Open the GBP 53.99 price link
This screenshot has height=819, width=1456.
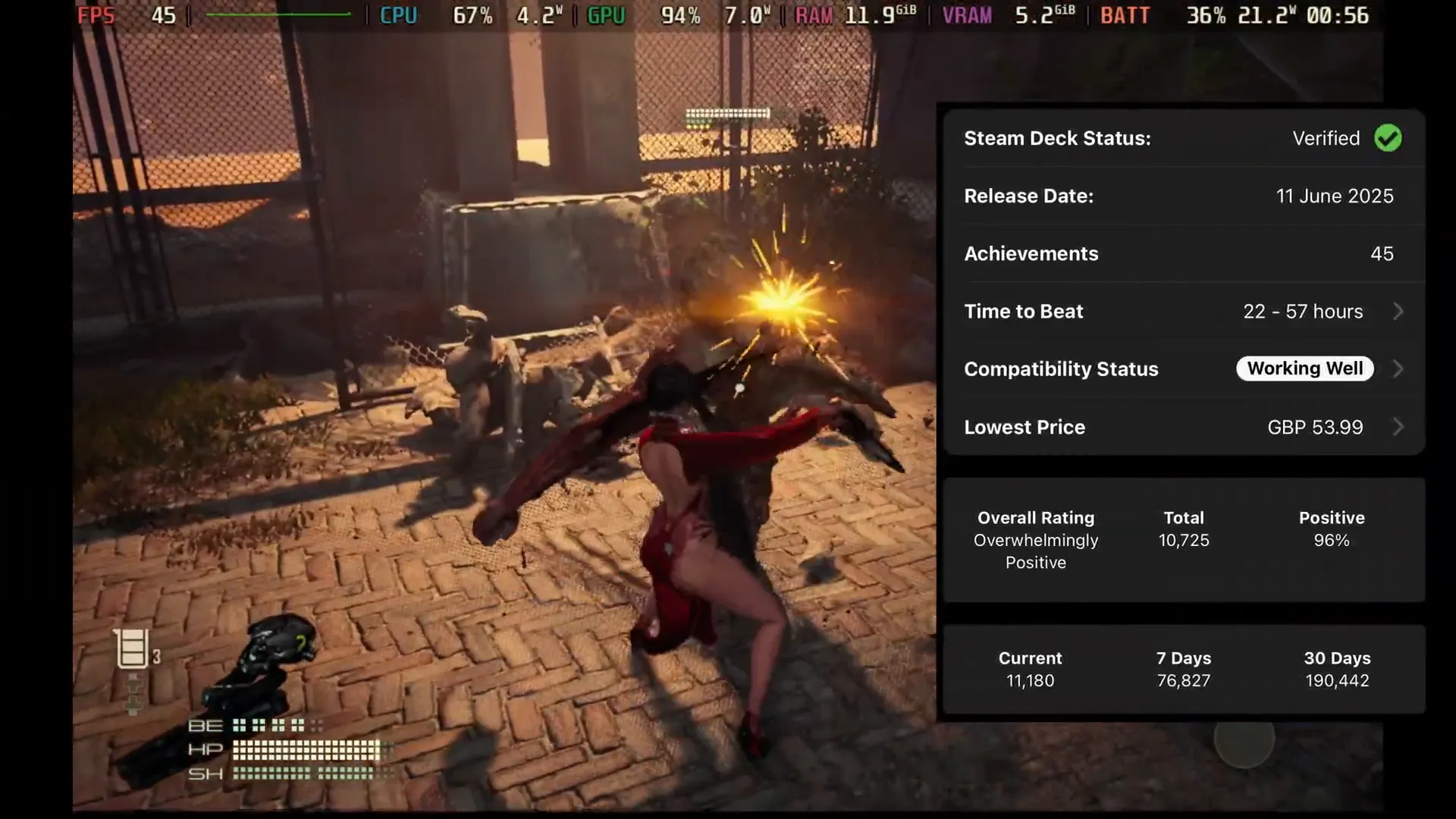(1313, 427)
